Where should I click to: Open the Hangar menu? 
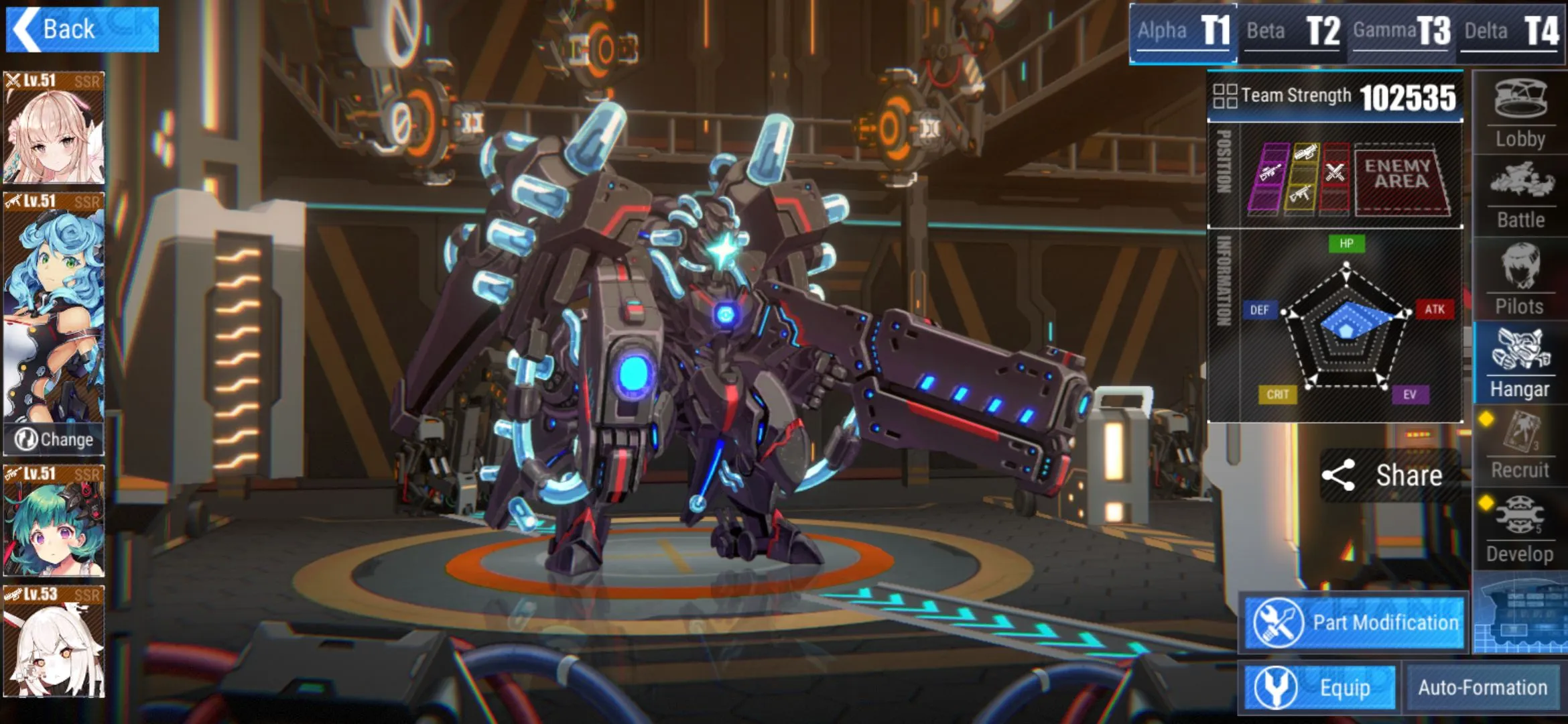coord(1520,363)
